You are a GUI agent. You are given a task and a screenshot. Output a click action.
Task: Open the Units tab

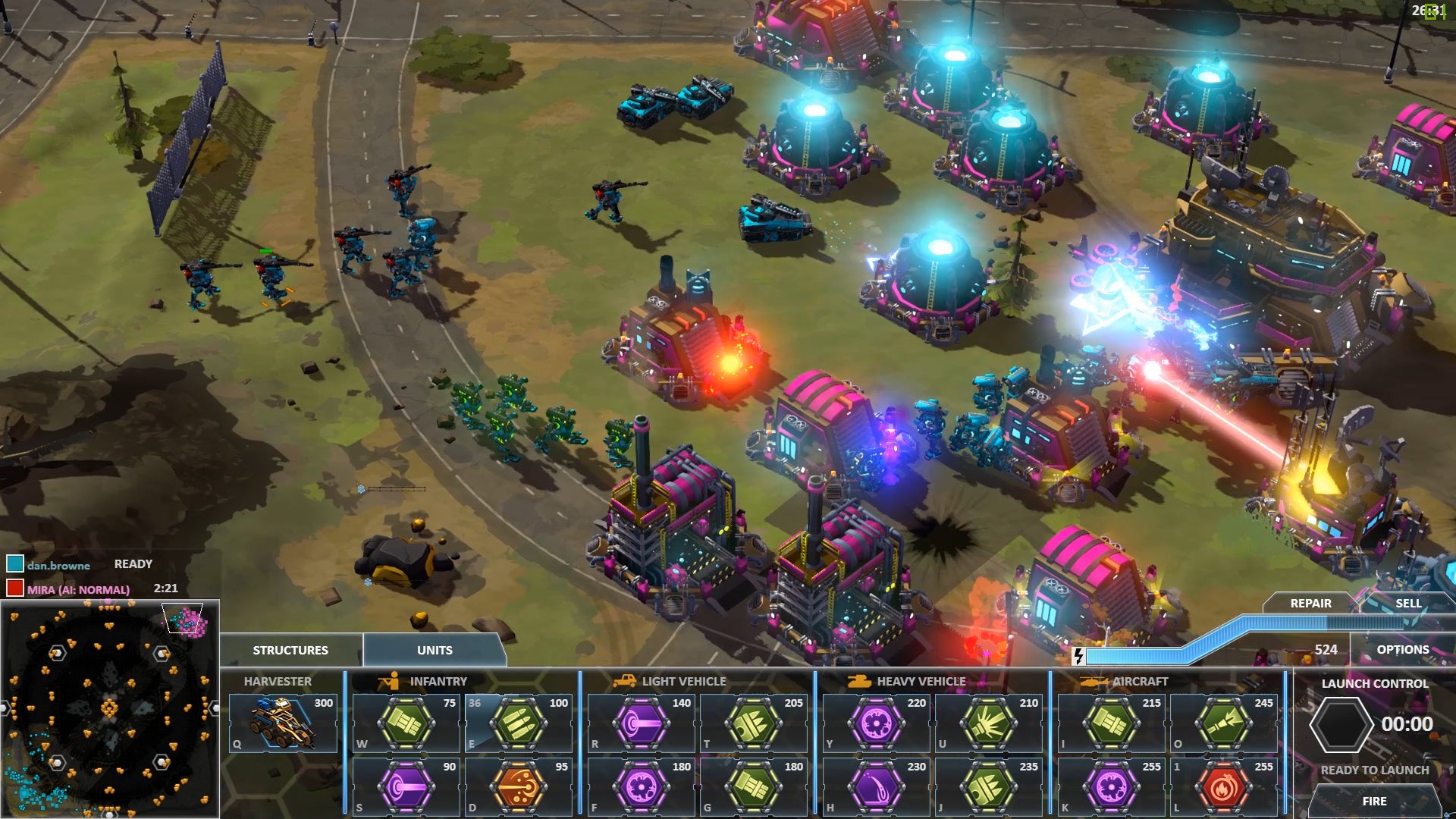(x=435, y=650)
